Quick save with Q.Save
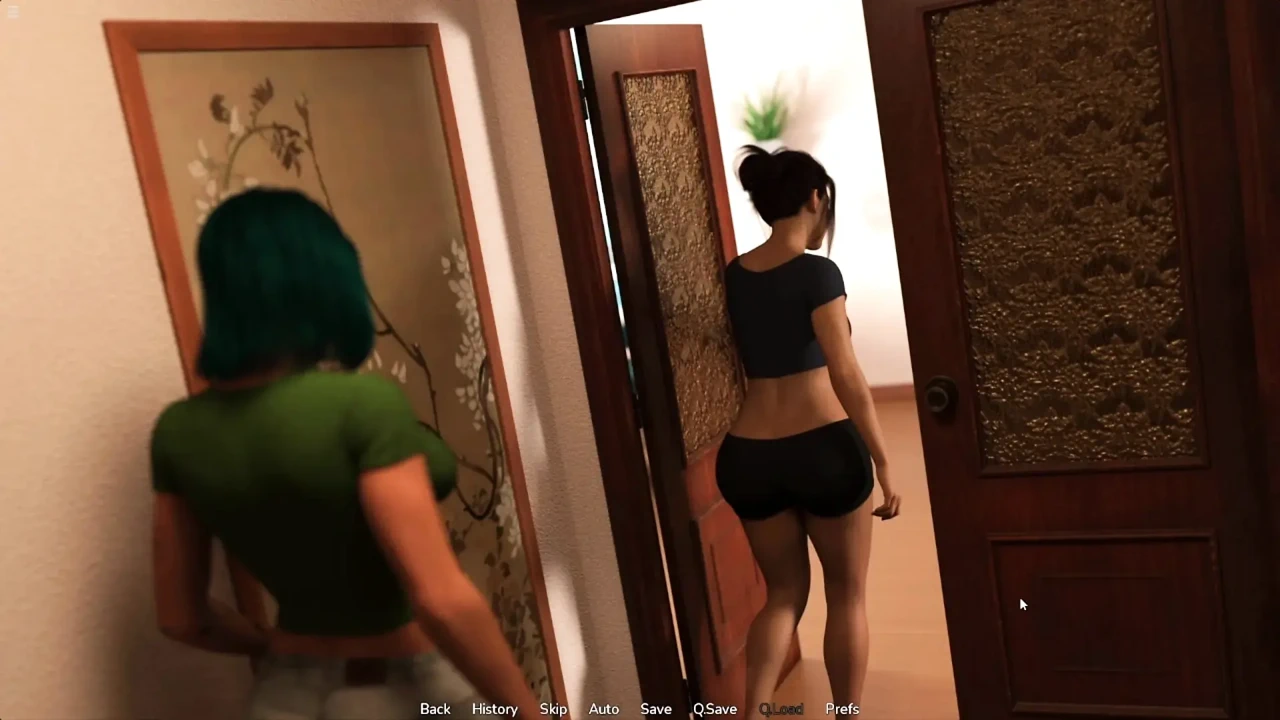The height and width of the screenshot is (720, 1280). [x=715, y=708]
